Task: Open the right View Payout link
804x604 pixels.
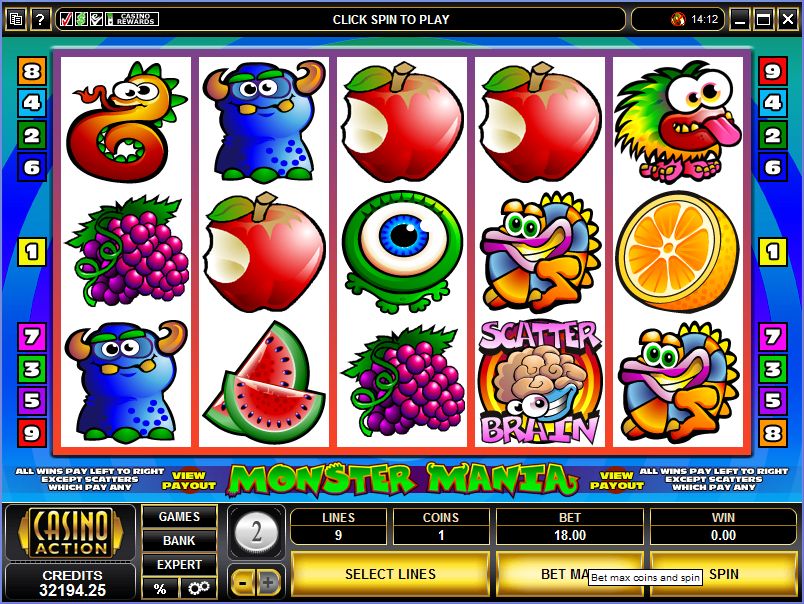Action: (617, 481)
